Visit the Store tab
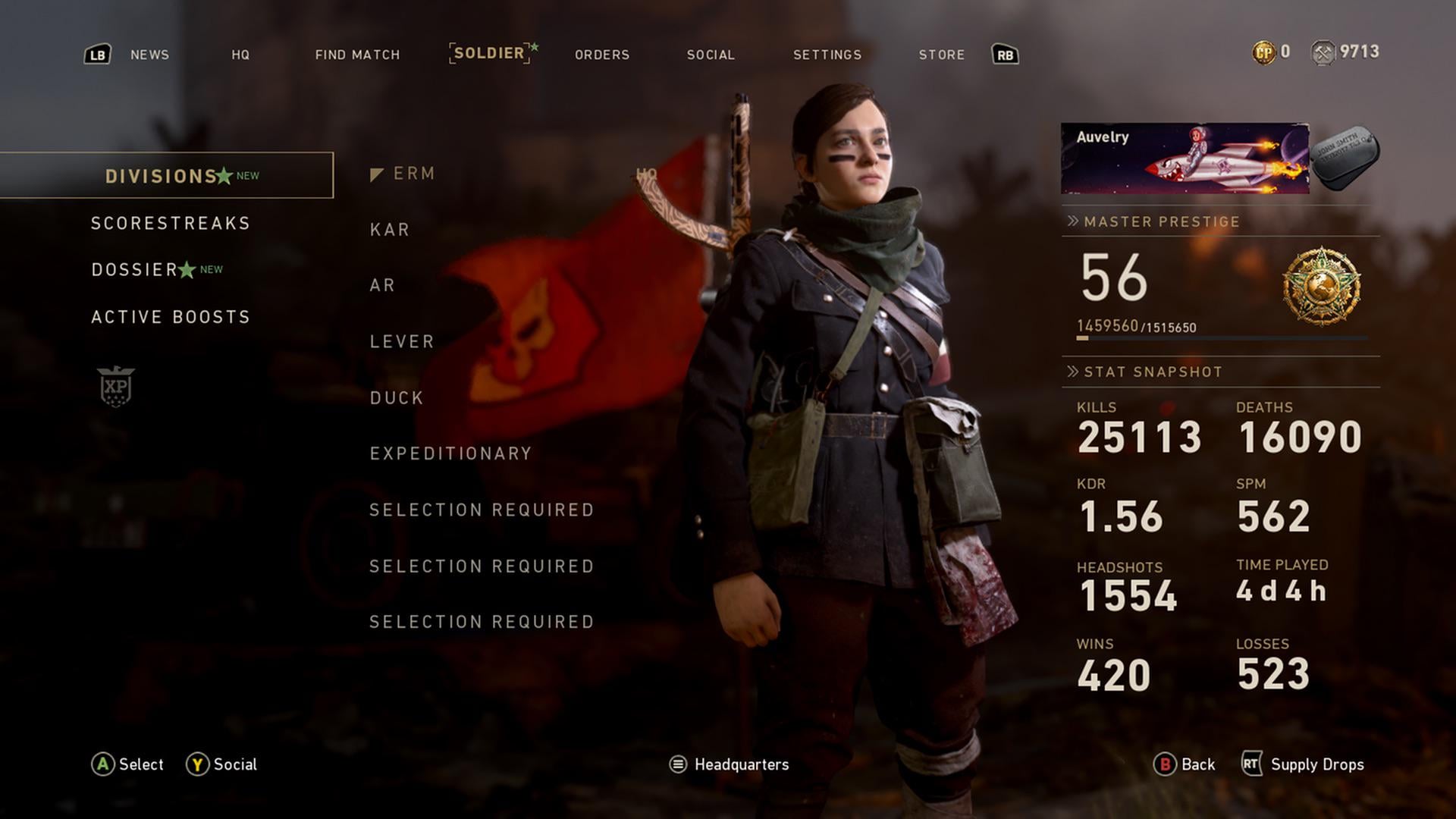This screenshot has width=1456, height=819. (942, 55)
